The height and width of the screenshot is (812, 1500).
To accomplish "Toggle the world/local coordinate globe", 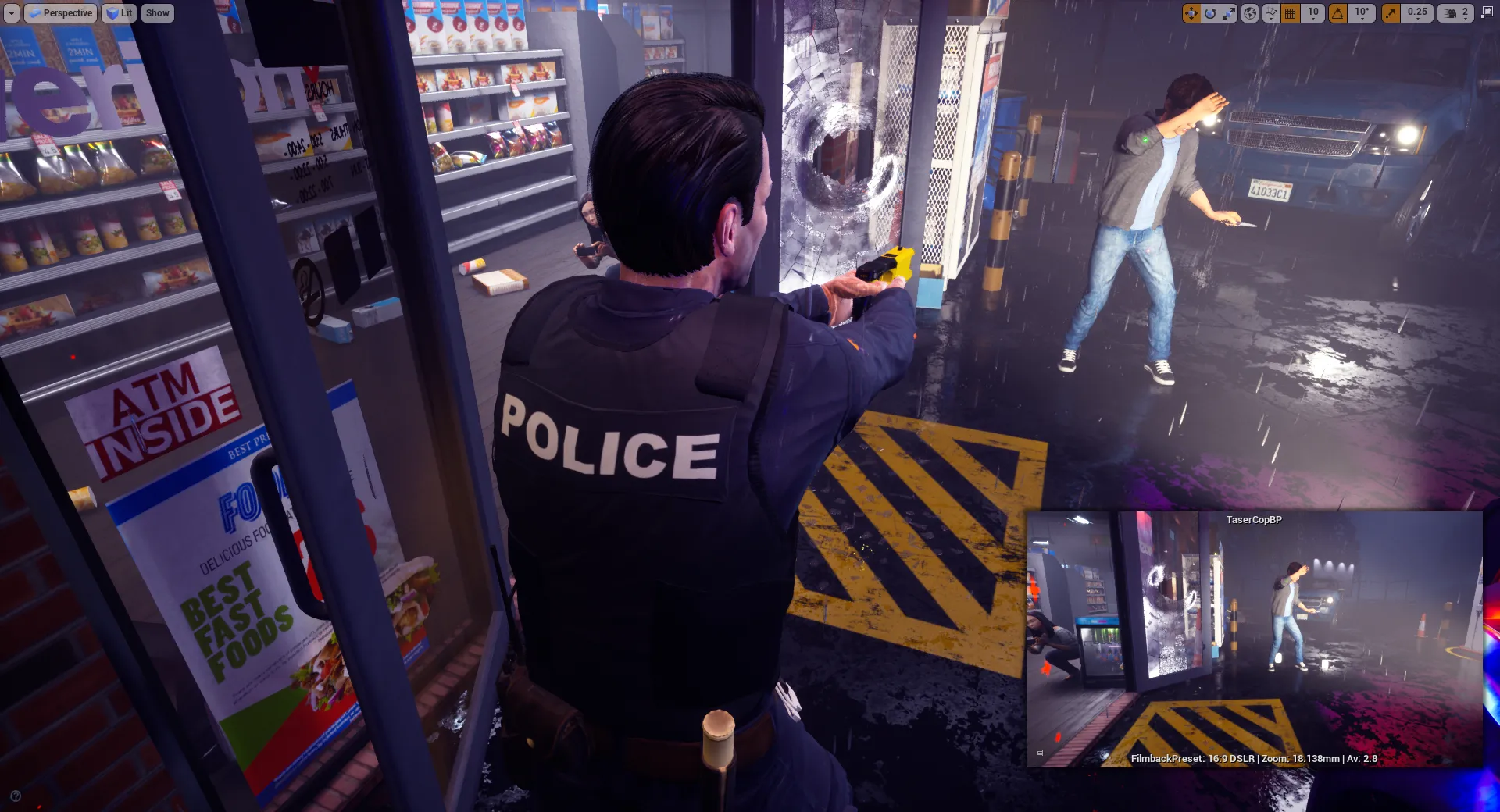I will coord(1250,13).
